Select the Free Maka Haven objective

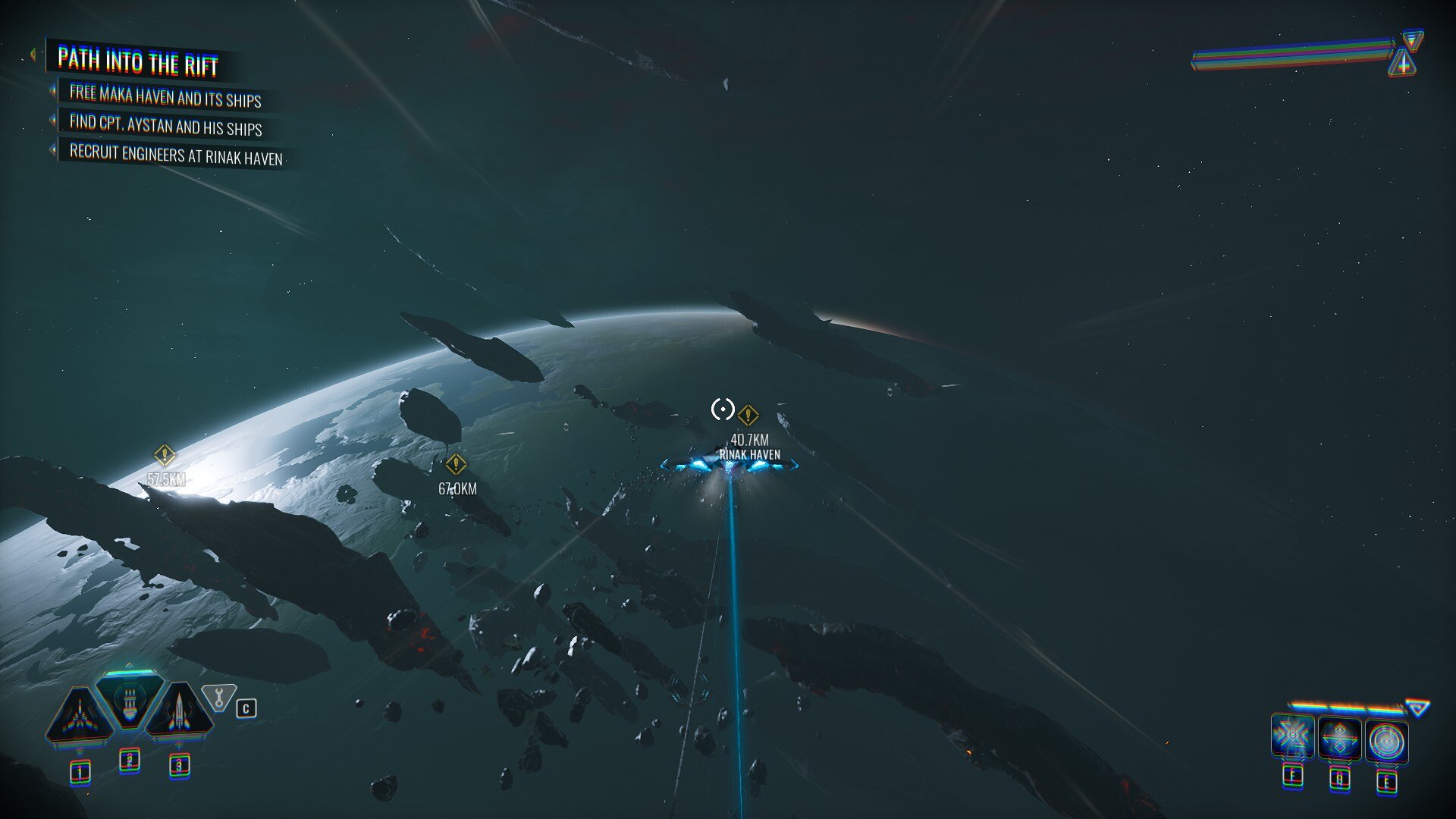[165, 96]
